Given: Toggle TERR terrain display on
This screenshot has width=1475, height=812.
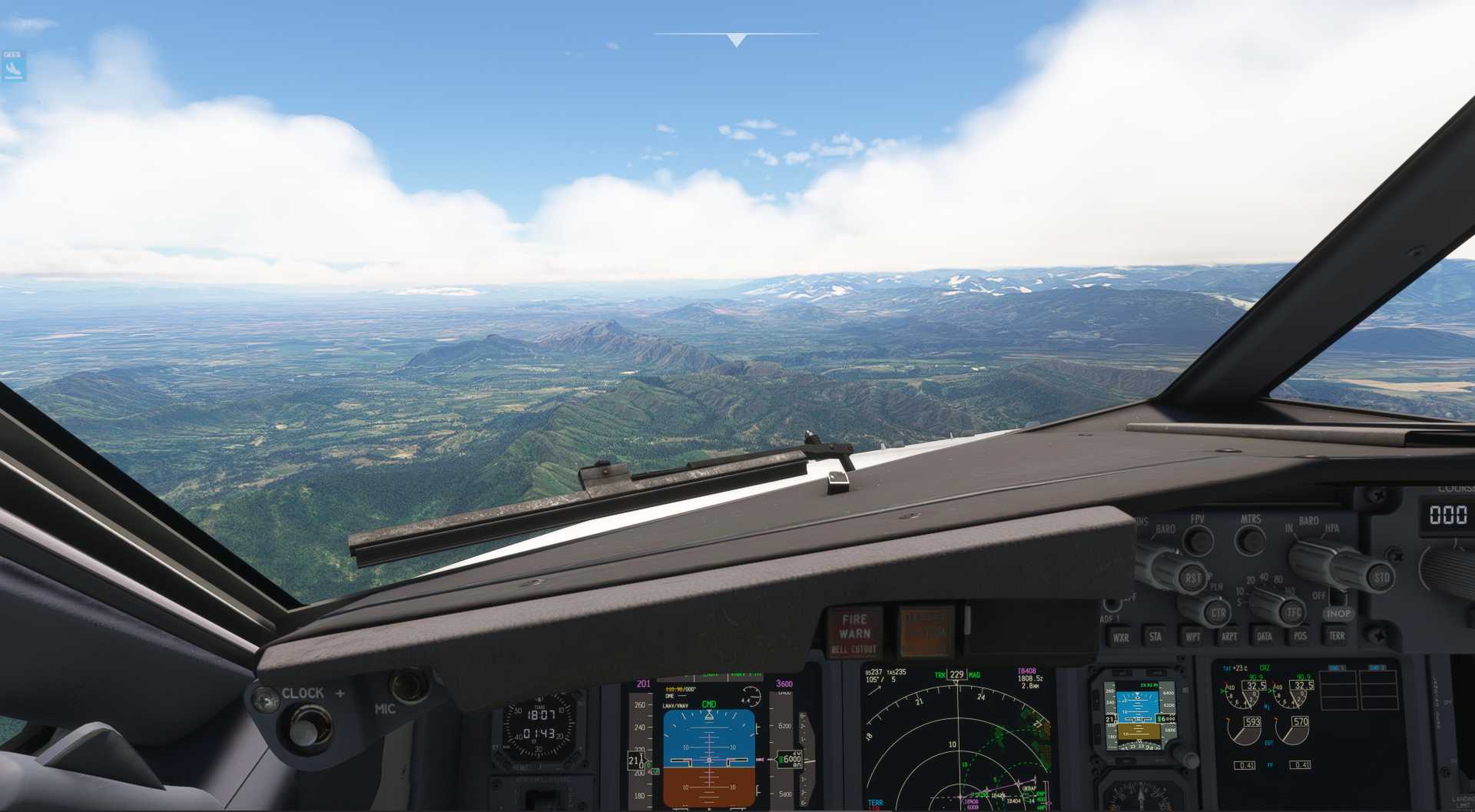Looking at the screenshot, I should 1337,637.
